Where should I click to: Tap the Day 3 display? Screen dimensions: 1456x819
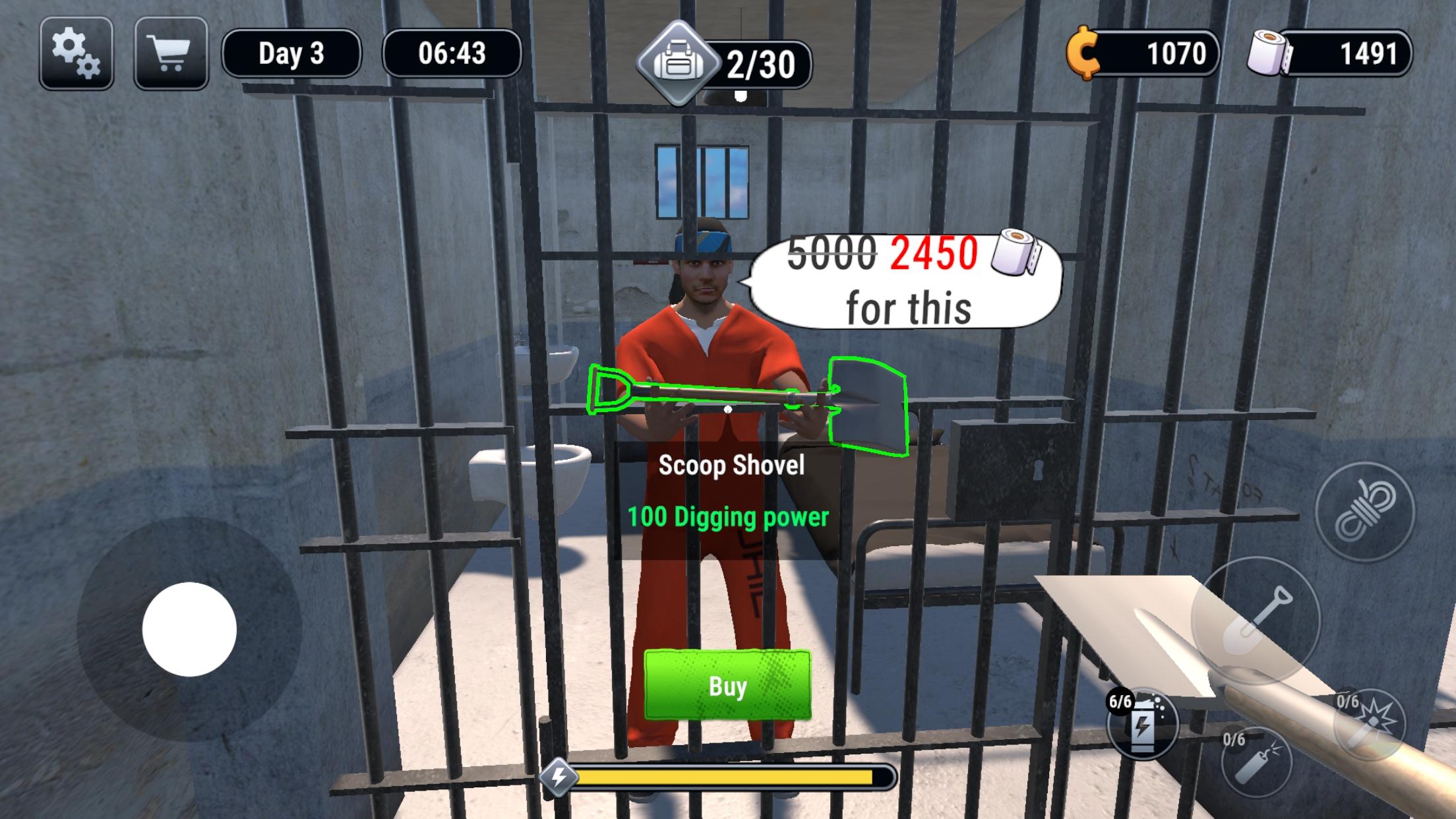point(291,55)
